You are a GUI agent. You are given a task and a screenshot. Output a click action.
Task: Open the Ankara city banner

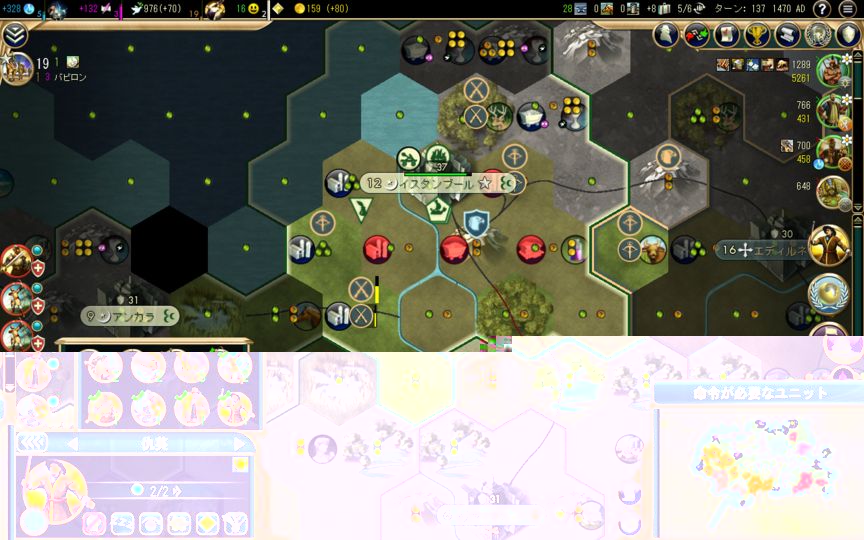pos(130,317)
